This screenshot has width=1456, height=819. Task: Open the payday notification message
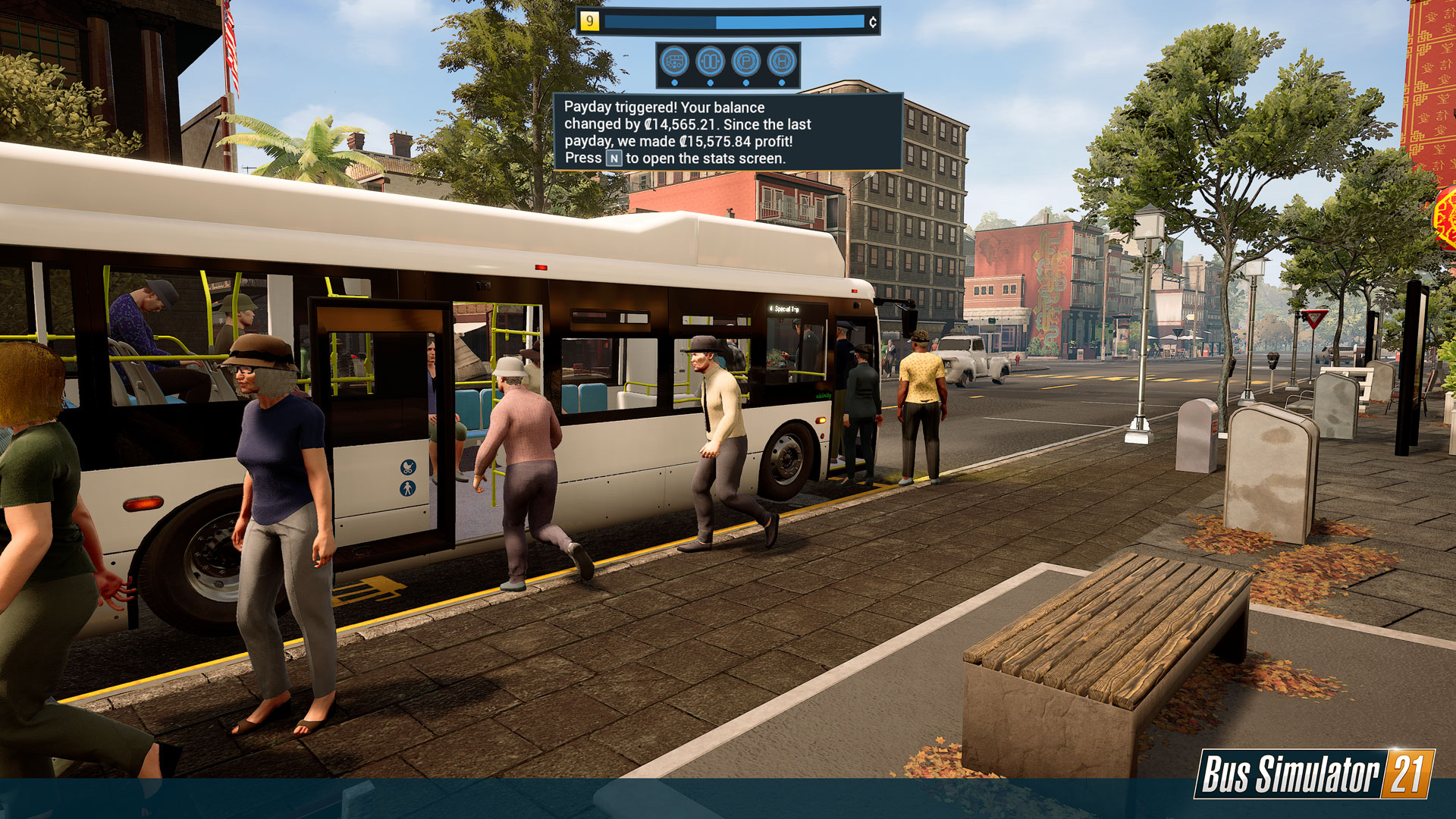pyautogui.click(x=727, y=132)
